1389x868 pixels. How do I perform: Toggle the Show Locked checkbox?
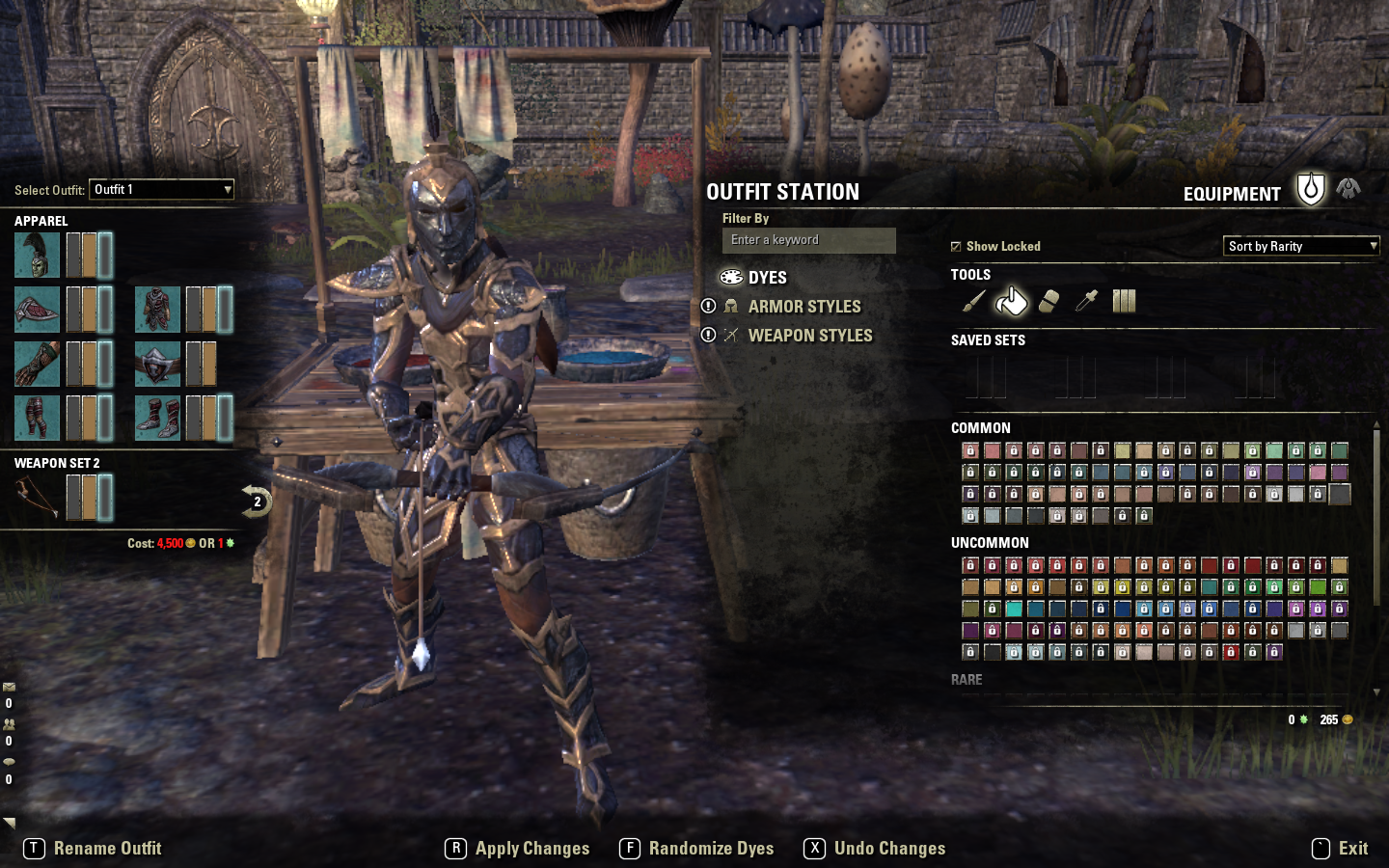956,247
